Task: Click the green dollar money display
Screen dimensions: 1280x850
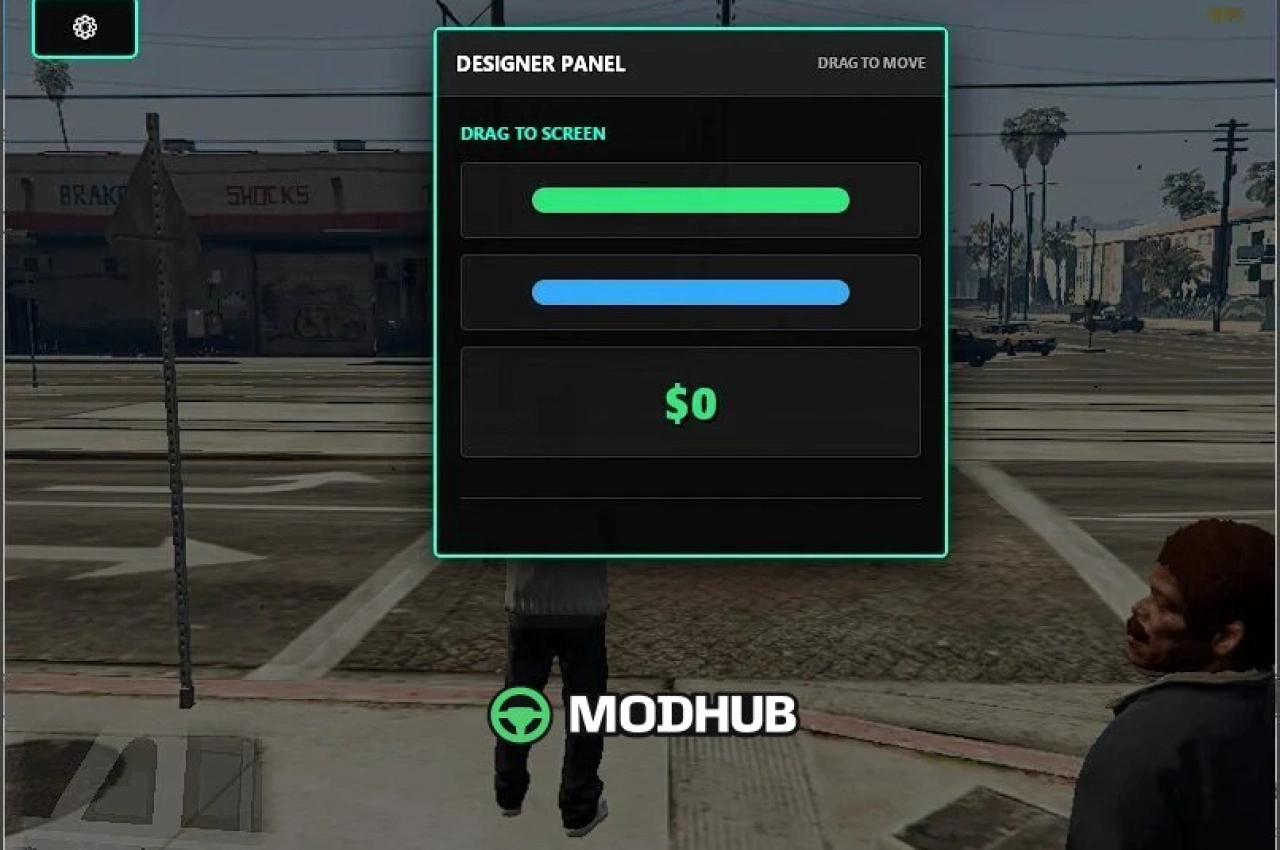Action: pos(690,402)
